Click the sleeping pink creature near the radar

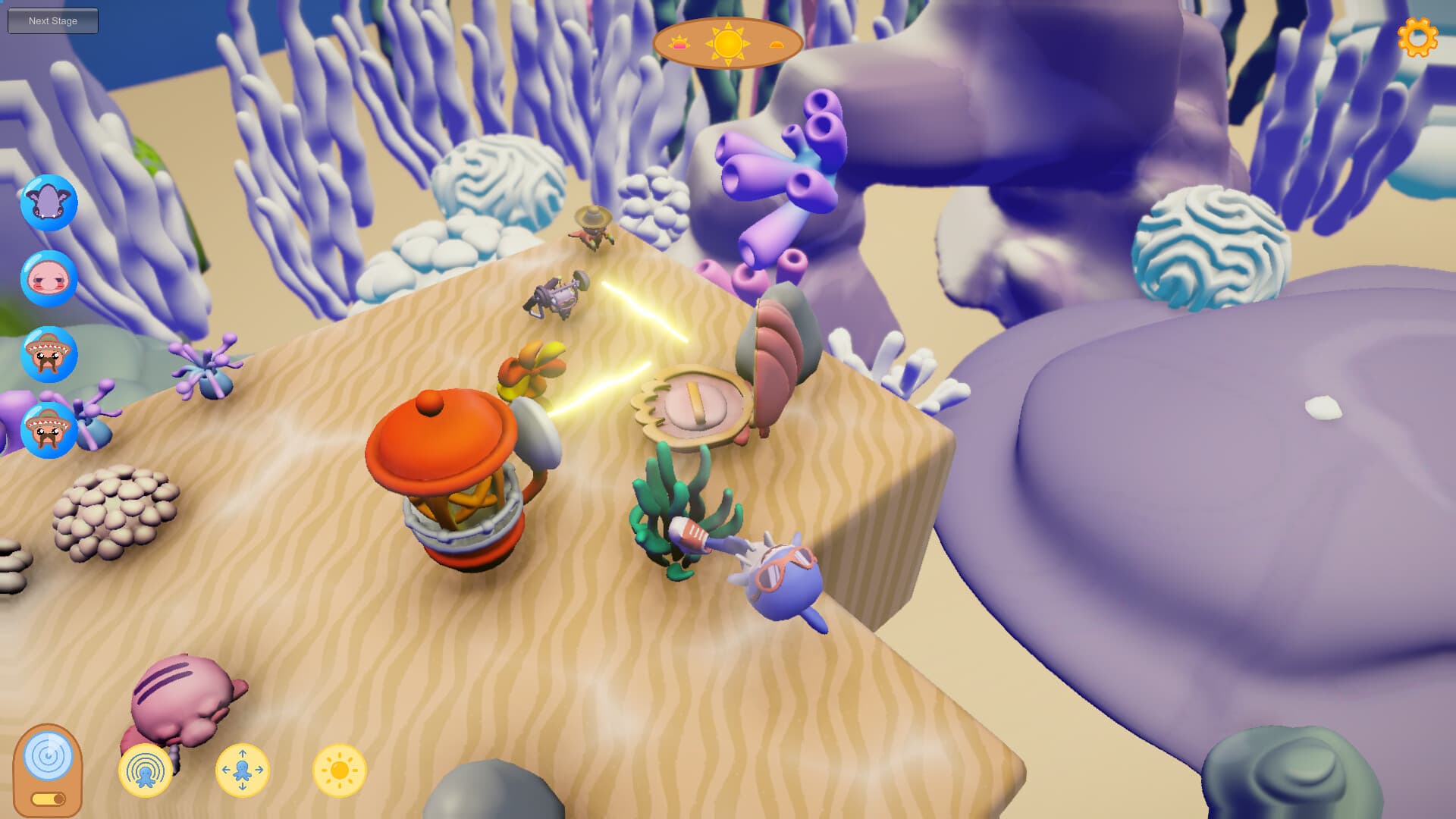click(x=182, y=698)
